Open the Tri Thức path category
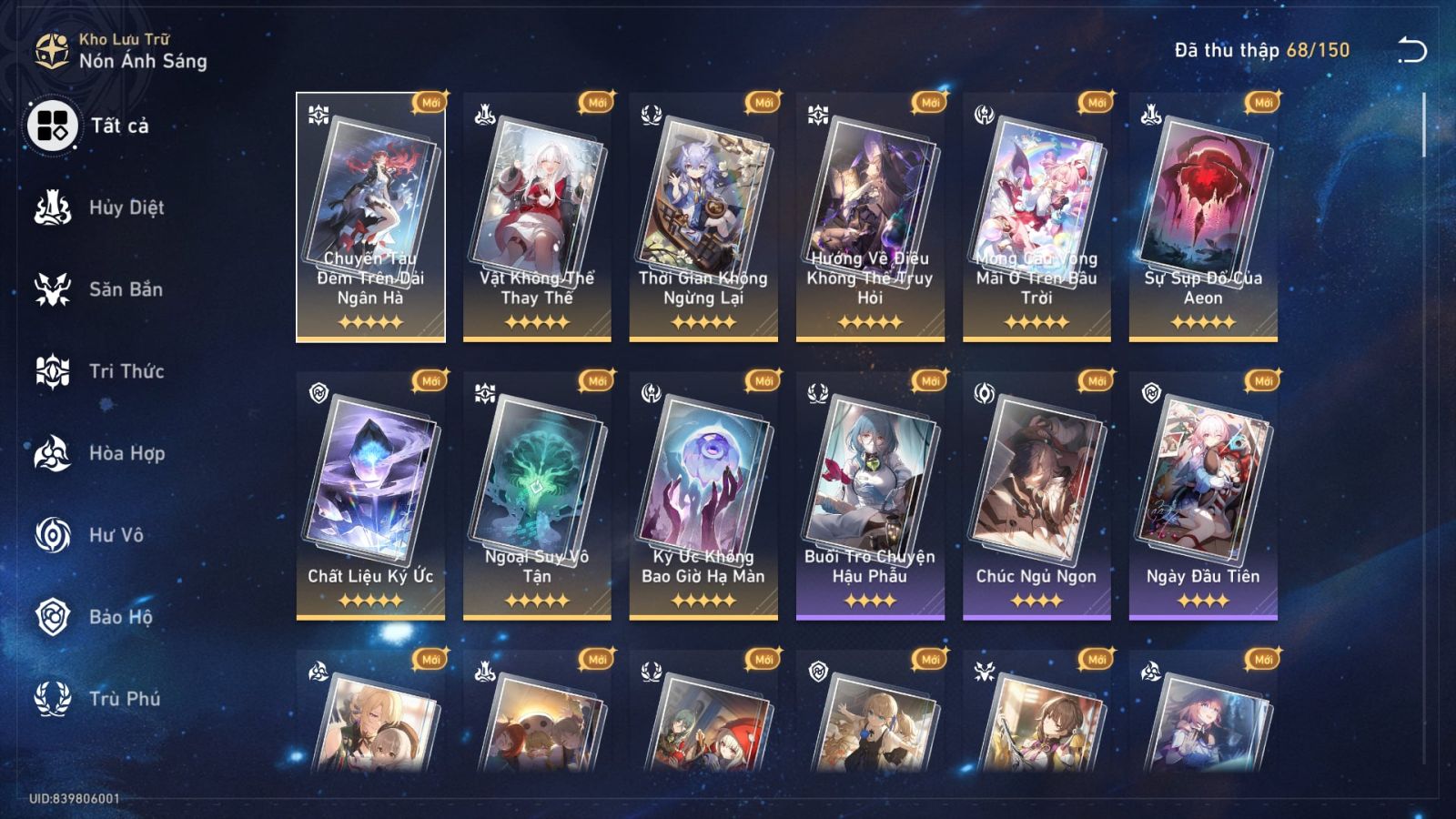This screenshot has height=819, width=1456. [x=53, y=371]
